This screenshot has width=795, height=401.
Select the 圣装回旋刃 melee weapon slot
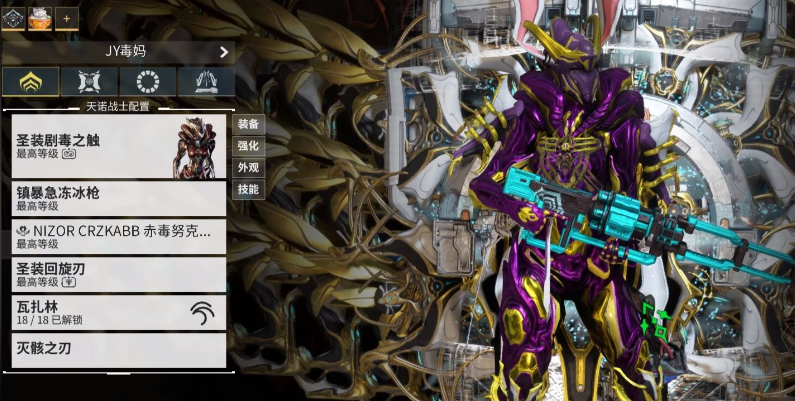pyautogui.click(x=119, y=274)
